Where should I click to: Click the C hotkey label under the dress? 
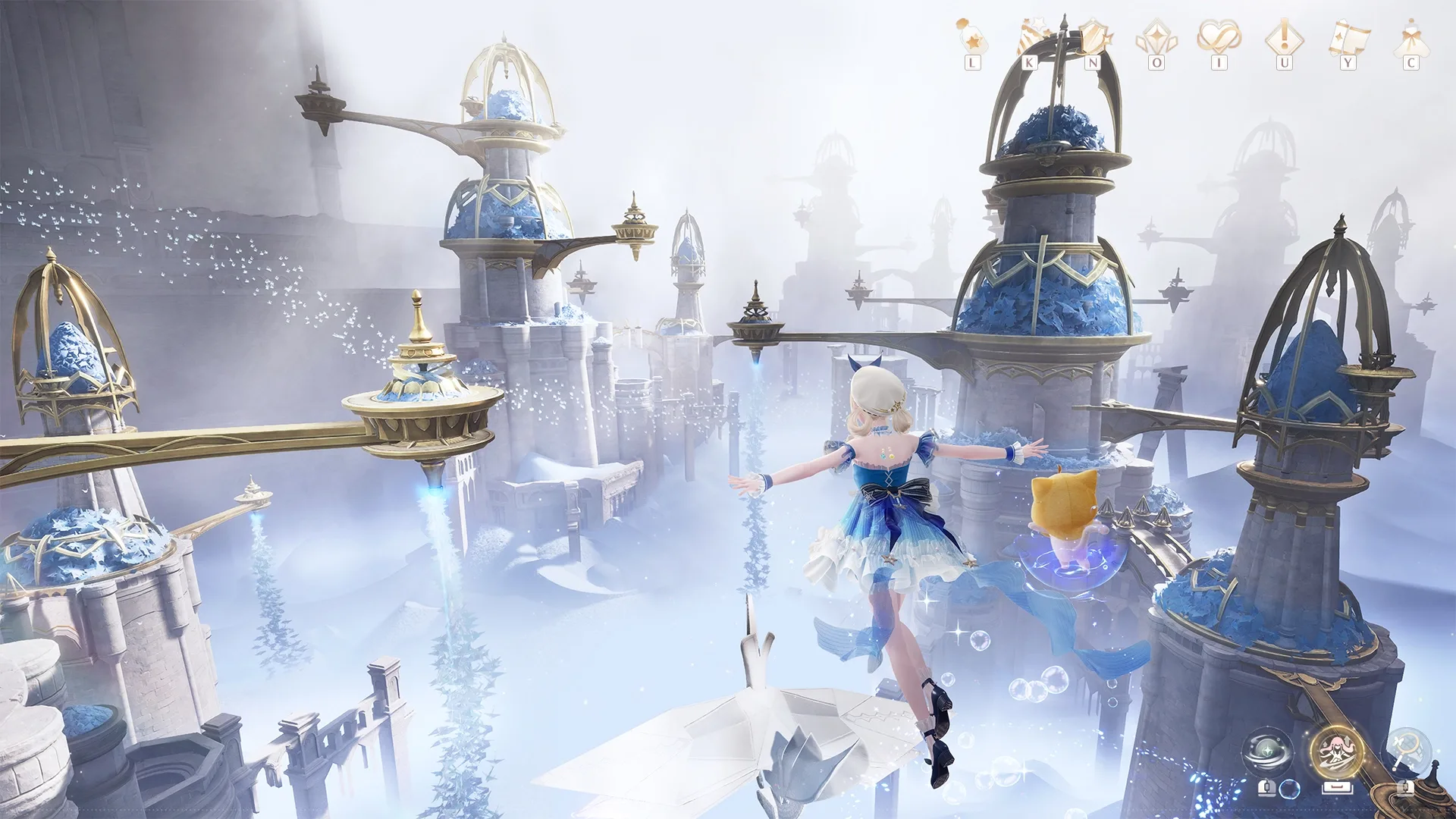point(1411,63)
